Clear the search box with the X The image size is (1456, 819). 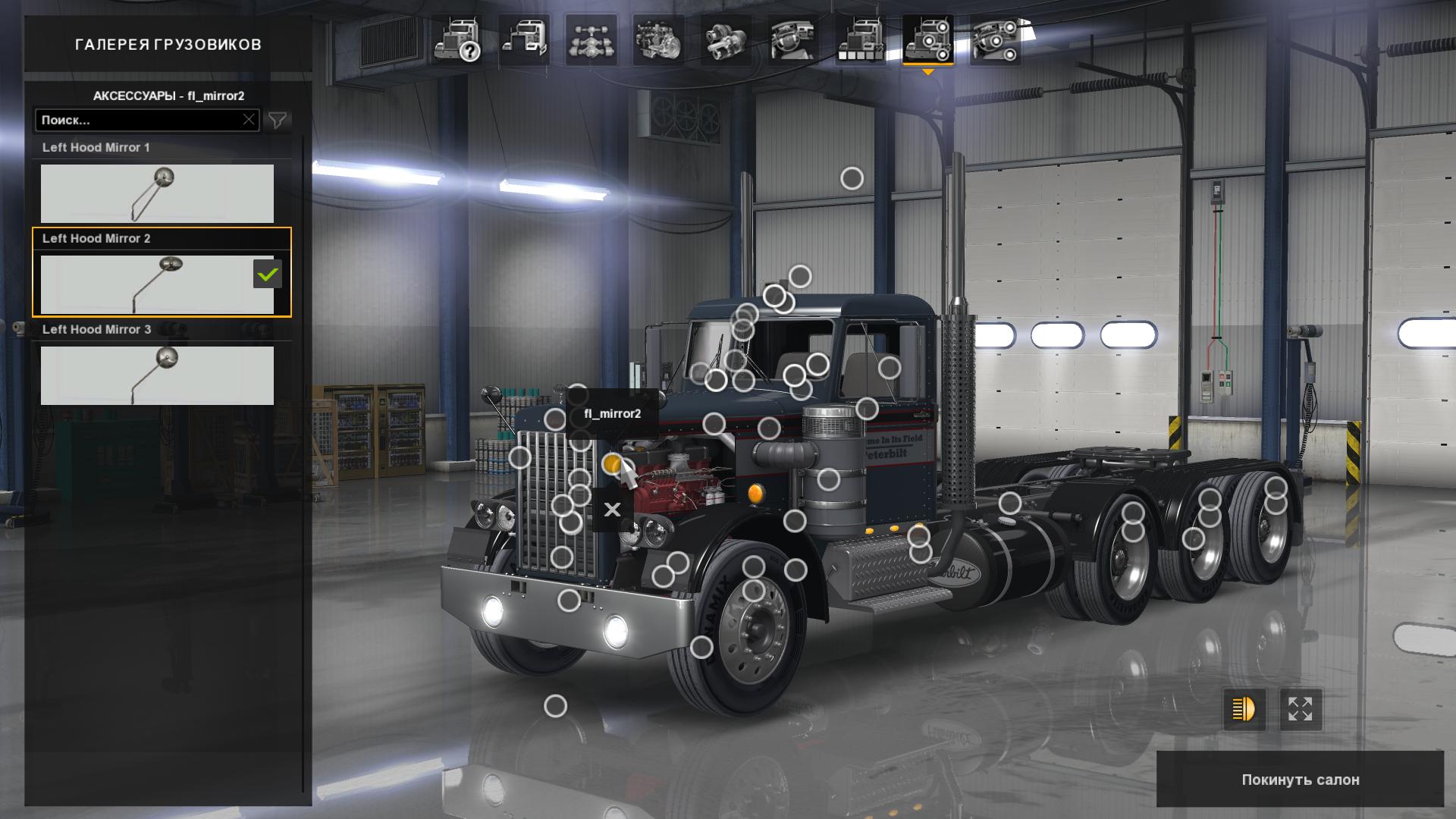tap(249, 120)
